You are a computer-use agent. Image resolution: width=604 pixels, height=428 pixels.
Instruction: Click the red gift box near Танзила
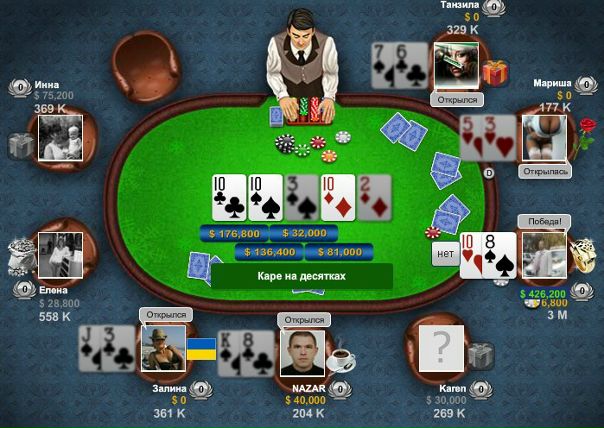(x=495, y=72)
